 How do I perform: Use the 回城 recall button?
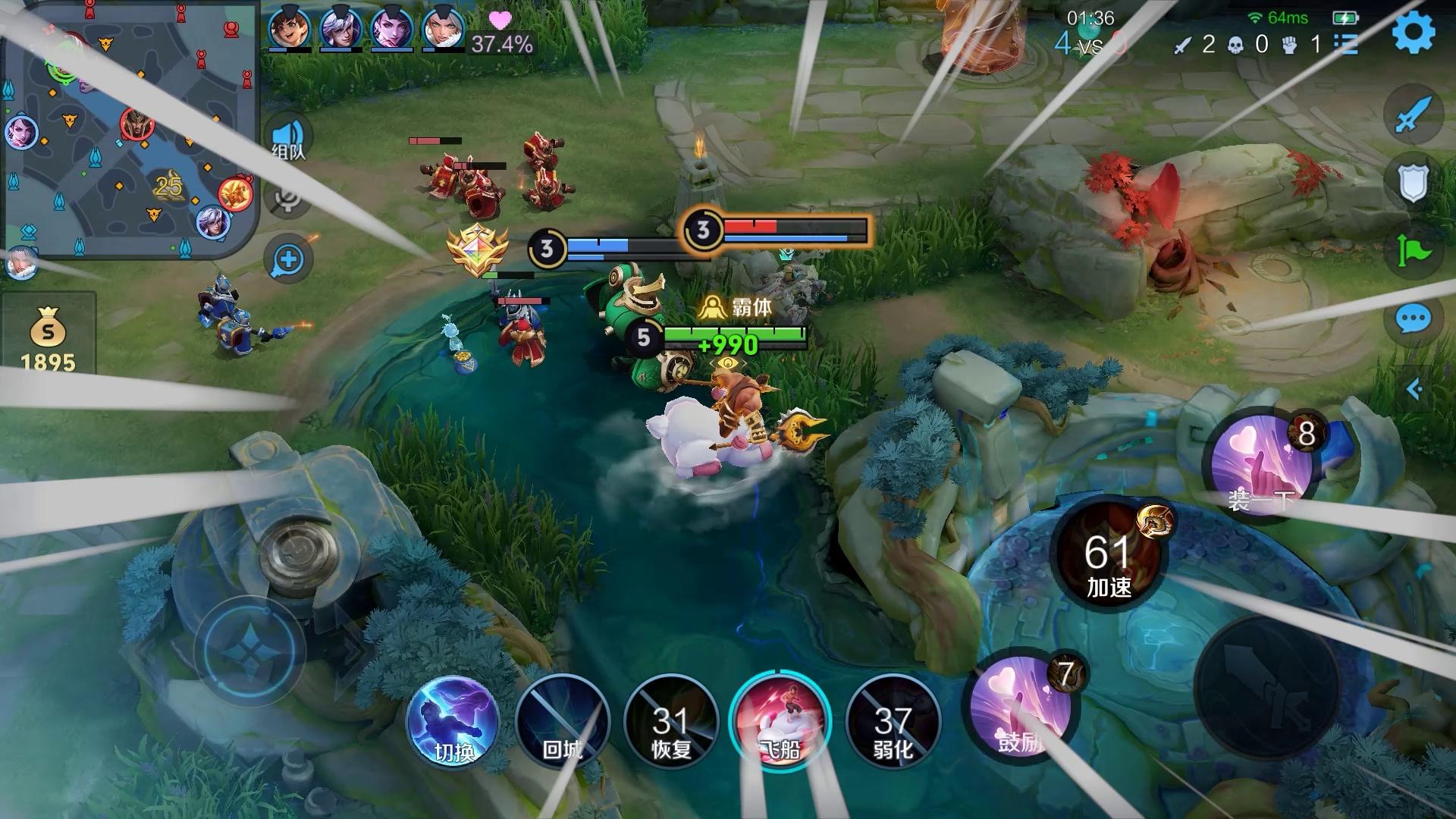[x=562, y=721]
